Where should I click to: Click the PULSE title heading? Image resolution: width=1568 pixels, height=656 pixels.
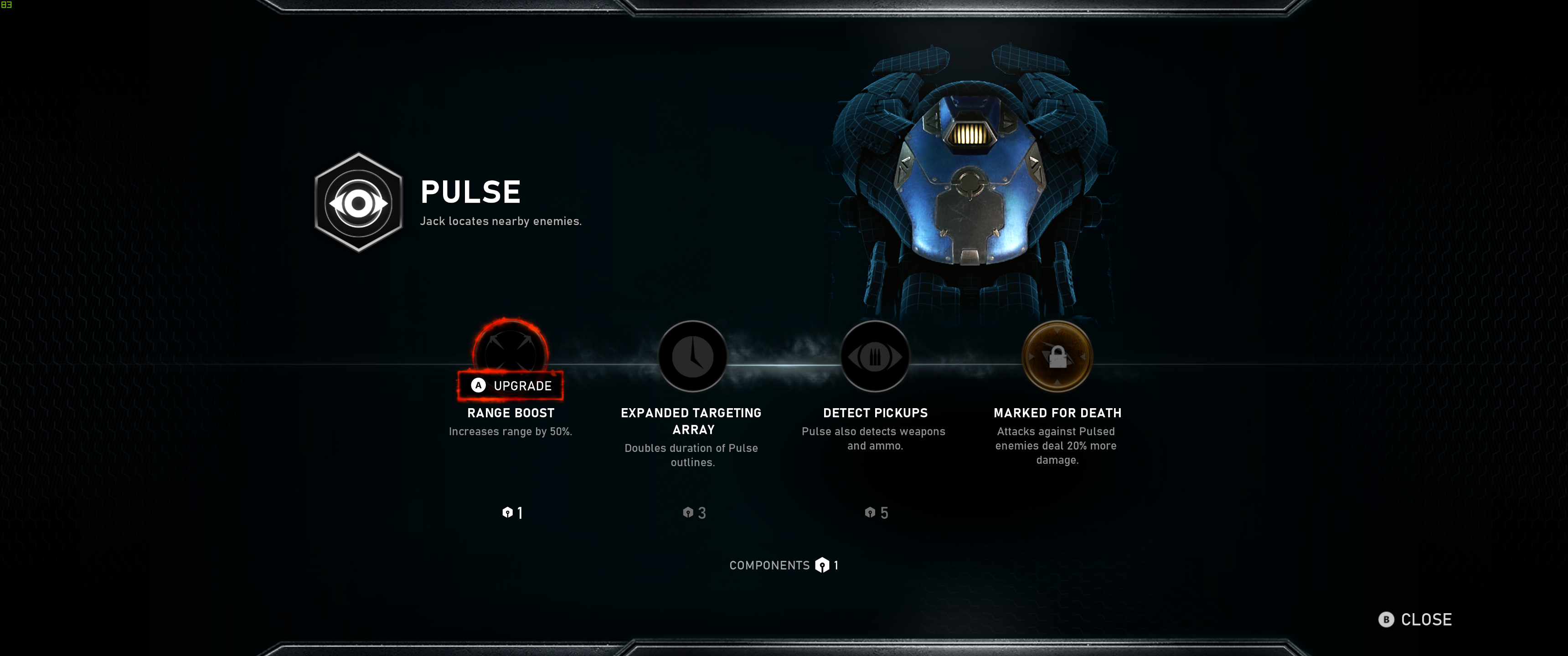coord(470,192)
